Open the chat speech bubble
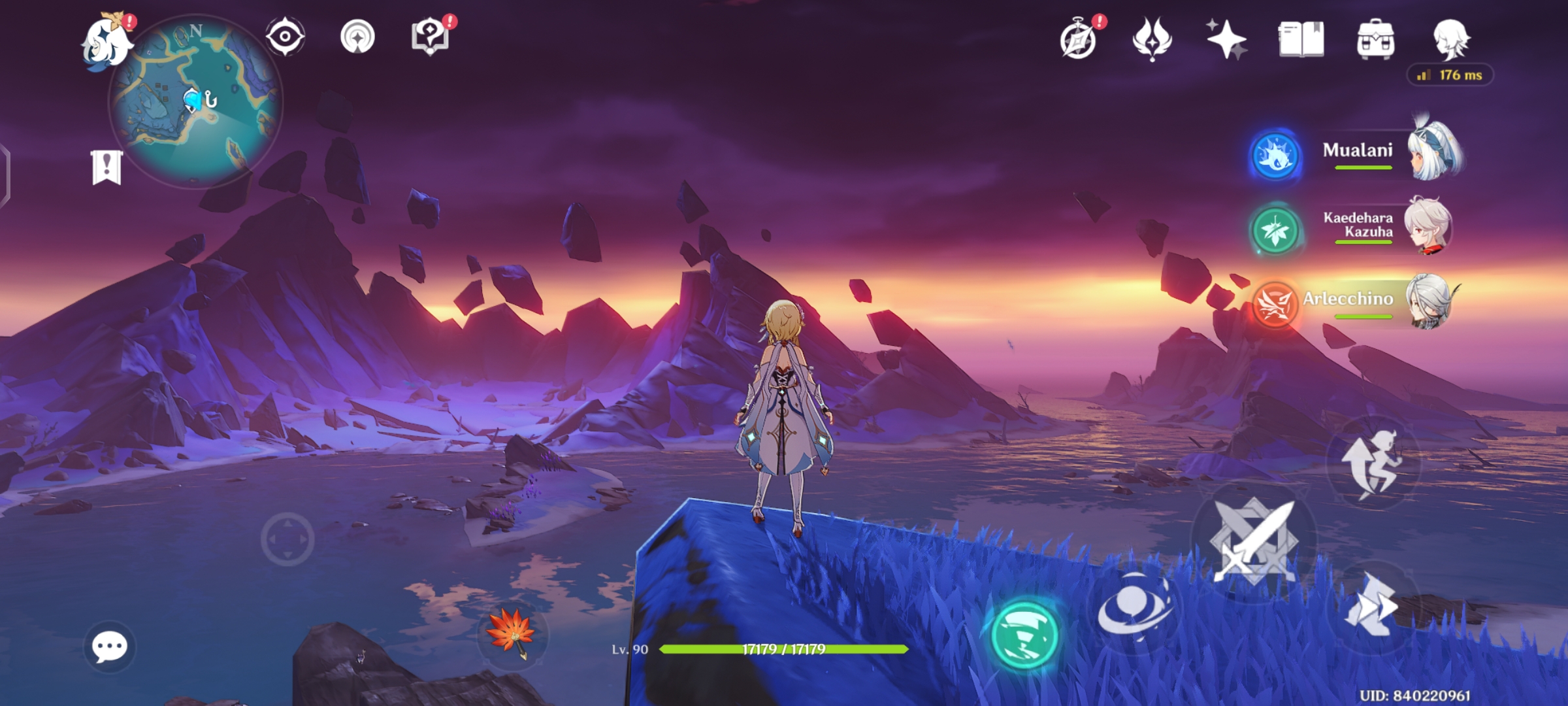 point(109,647)
